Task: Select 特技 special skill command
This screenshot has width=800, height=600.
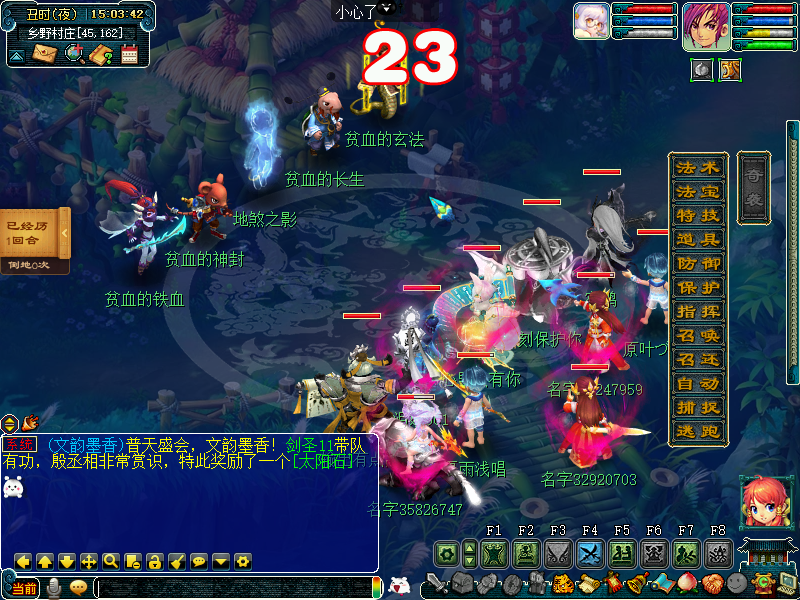Action: [697, 215]
